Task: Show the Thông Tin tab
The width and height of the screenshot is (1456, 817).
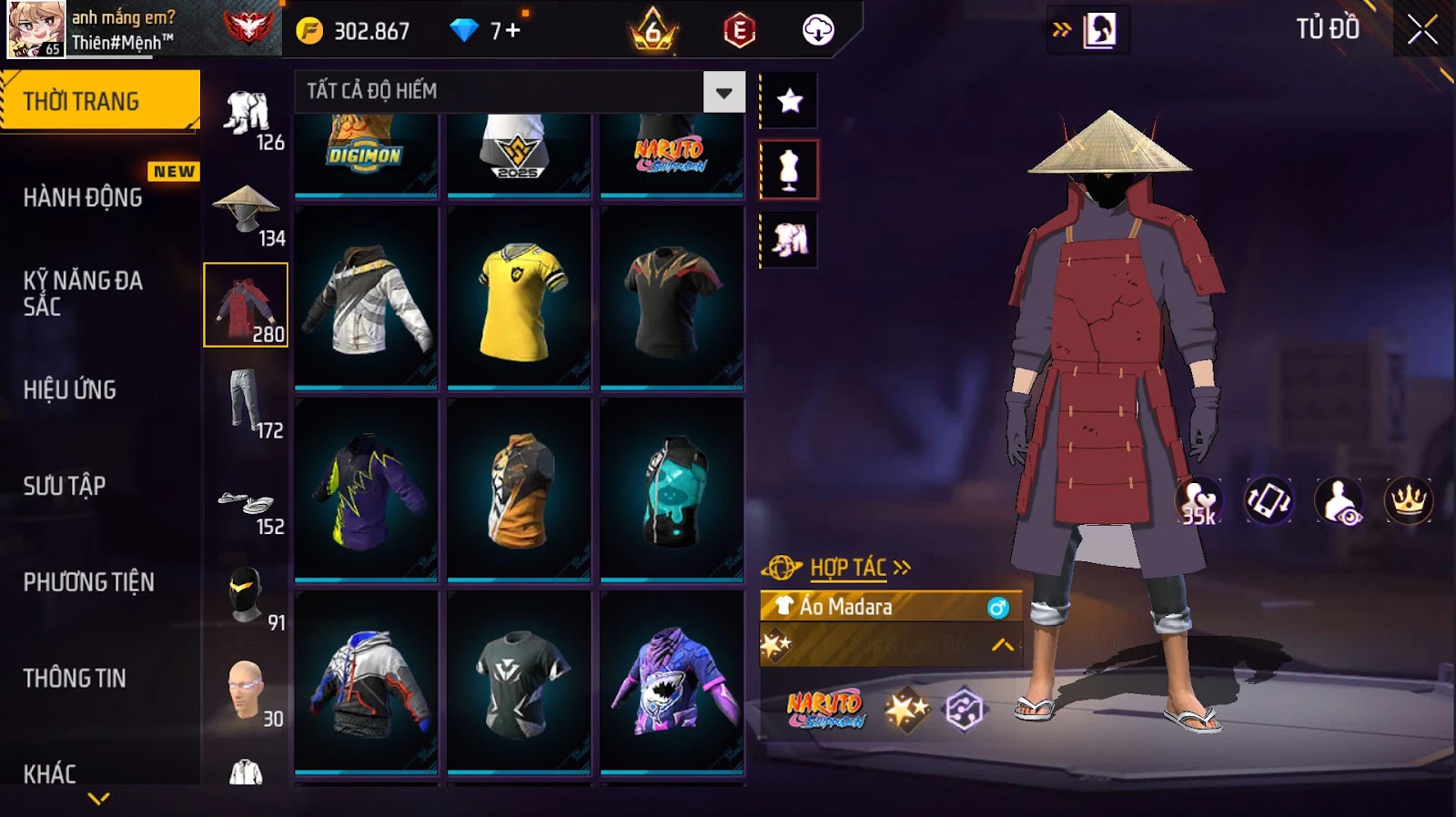Action: tap(75, 678)
